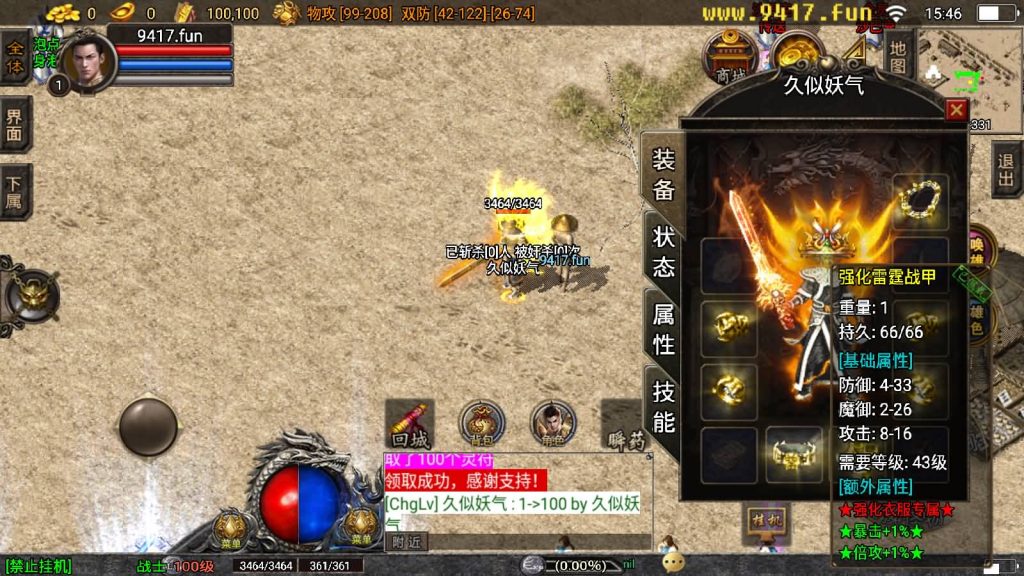
Task: Open the 角色 character icon
Action: pyautogui.click(x=552, y=424)
